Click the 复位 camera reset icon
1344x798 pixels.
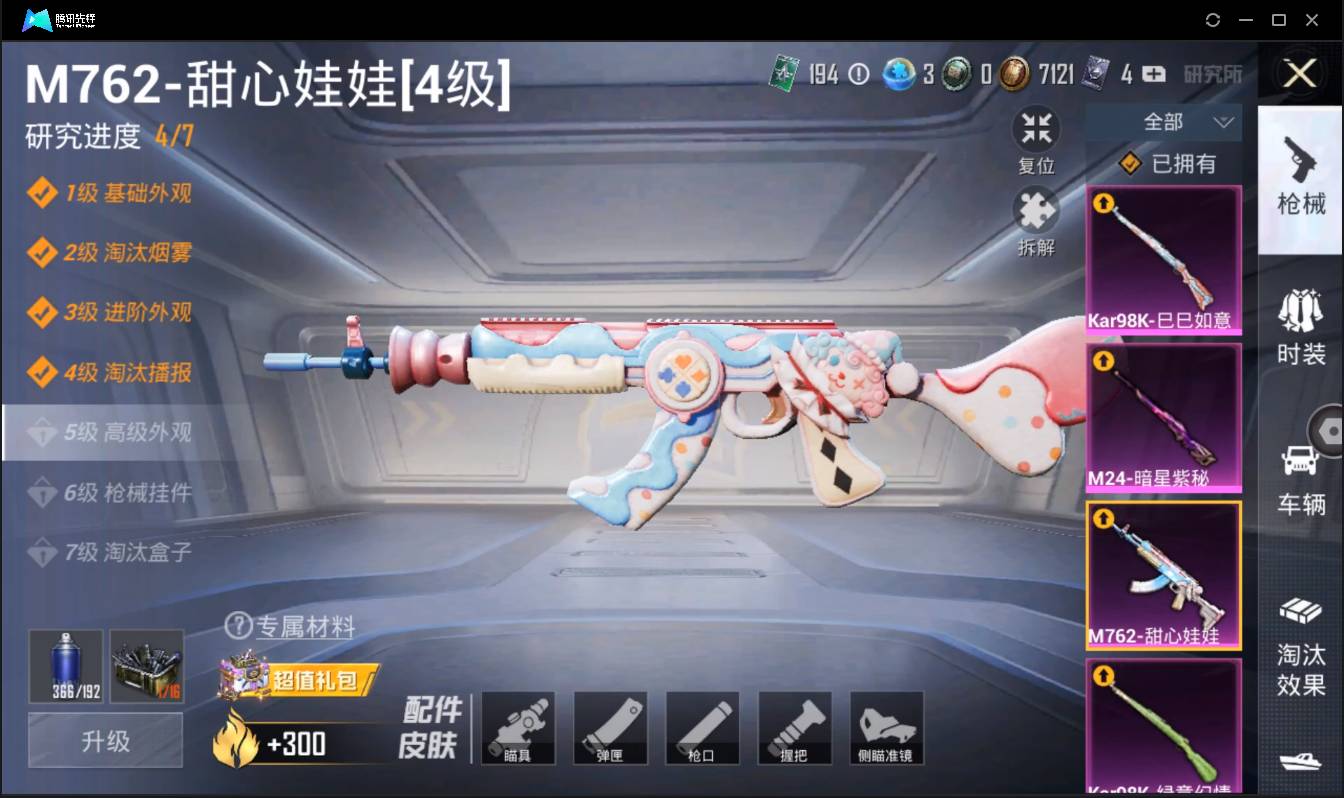pyautogui.click(x=1036, y=128)
